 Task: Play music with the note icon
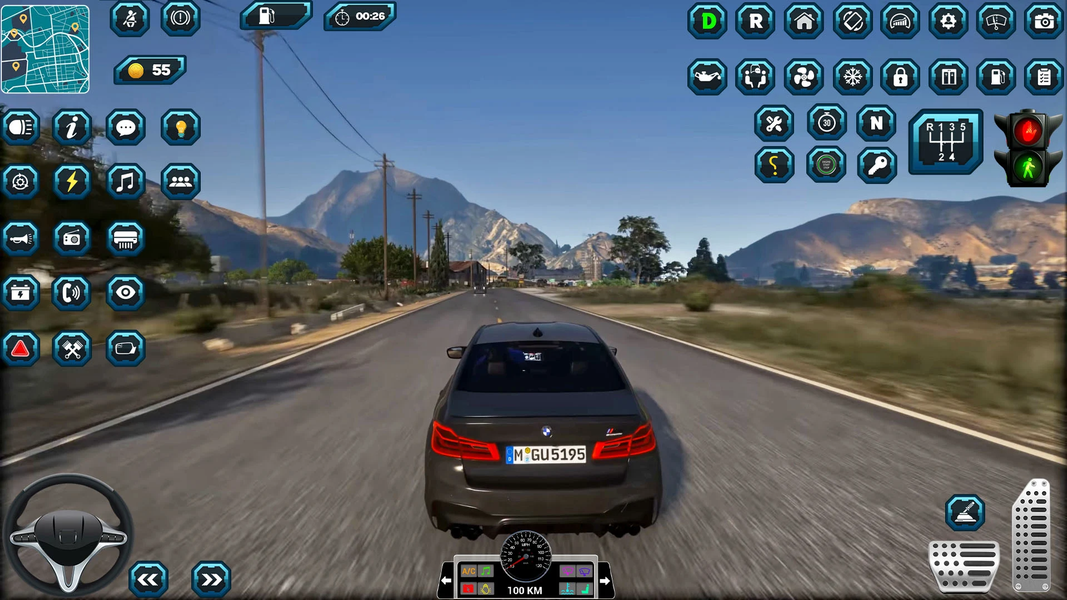pos(125,182)
